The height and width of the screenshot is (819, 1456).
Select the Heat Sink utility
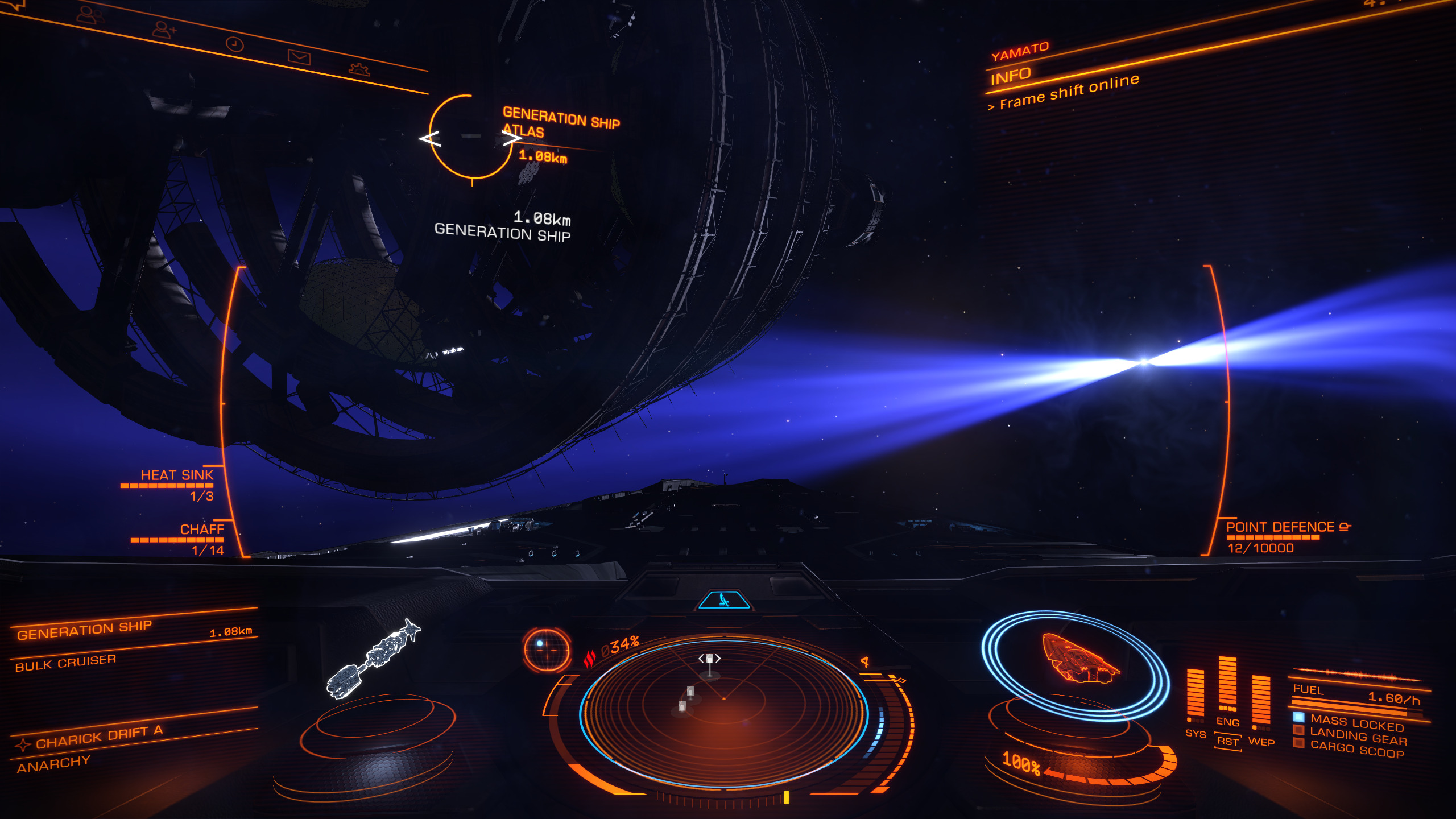click(177, 475)
